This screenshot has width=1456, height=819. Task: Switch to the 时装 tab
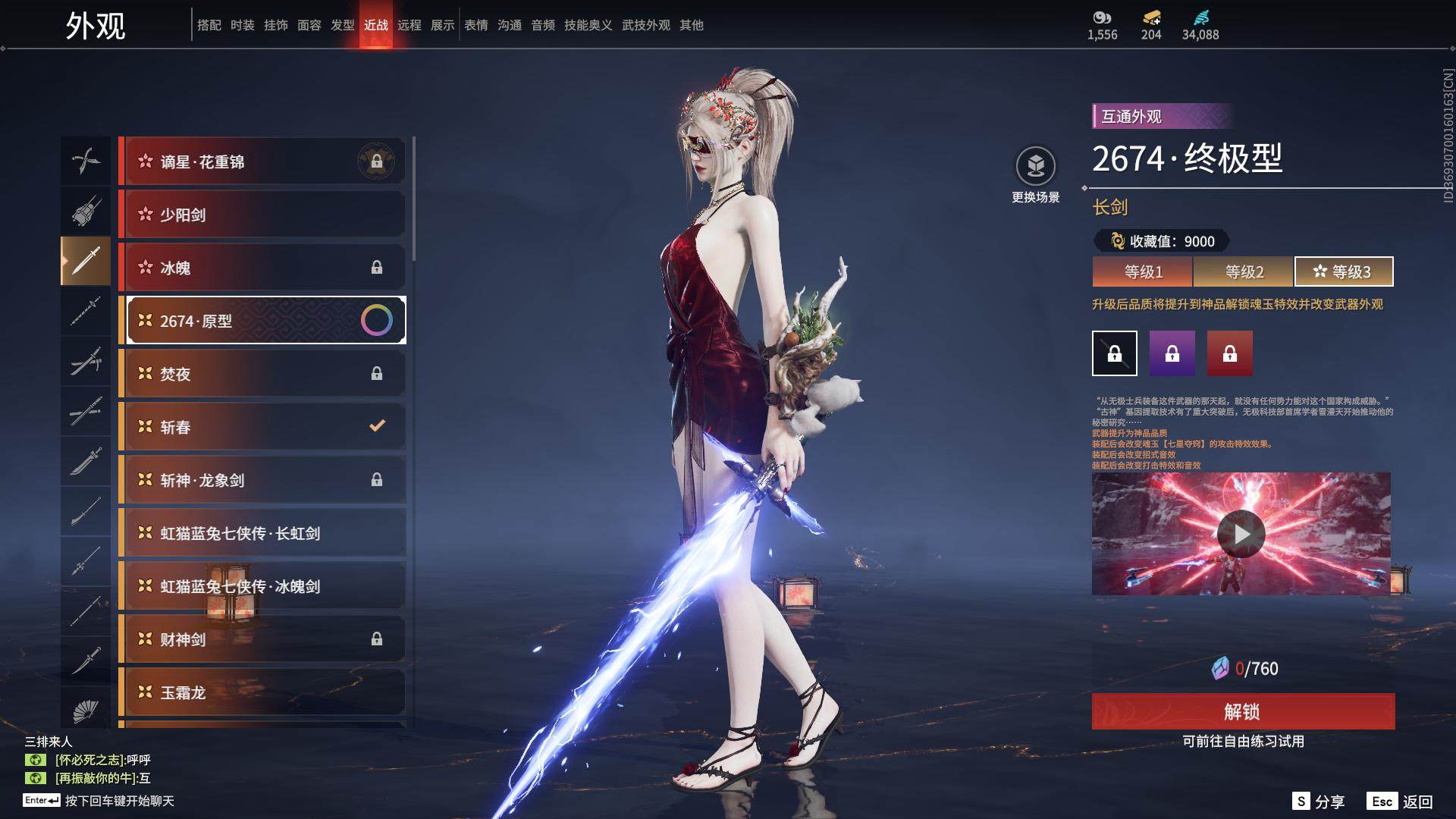242,25
